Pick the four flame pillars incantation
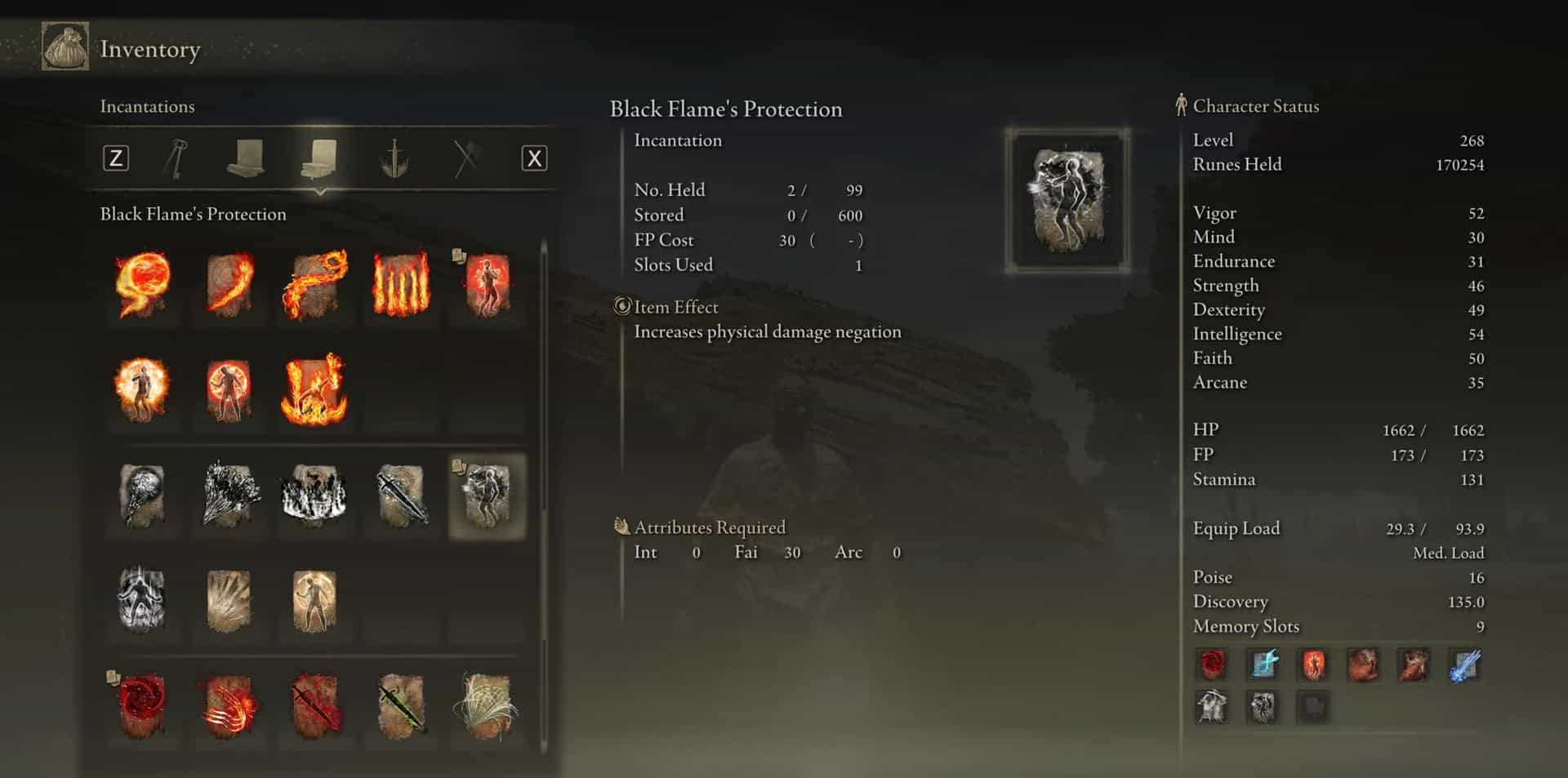This screenshot has width=1568, height=778. coord(401,284)
